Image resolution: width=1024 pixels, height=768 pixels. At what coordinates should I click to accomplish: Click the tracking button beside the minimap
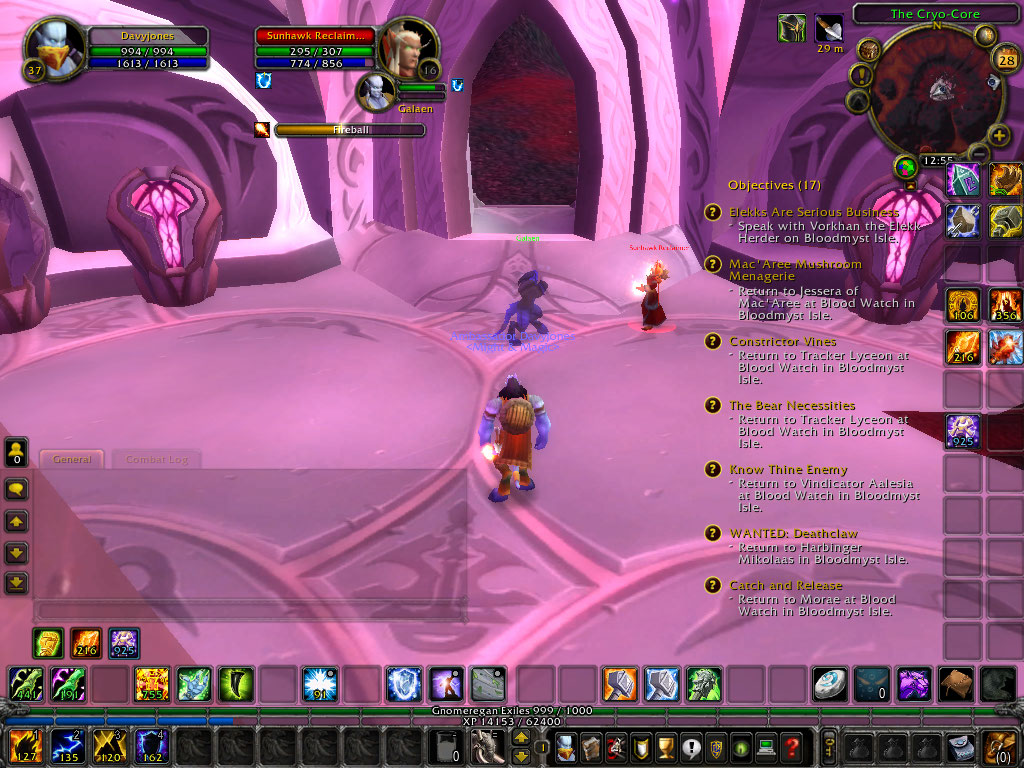[x=868, y=50]
